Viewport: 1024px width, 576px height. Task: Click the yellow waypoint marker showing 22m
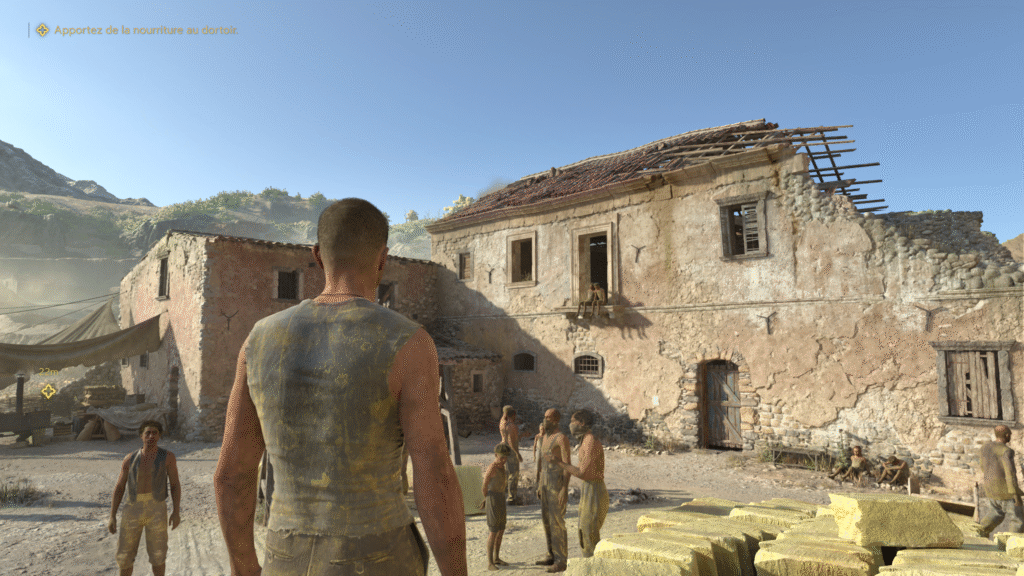[x=48, y=391]
